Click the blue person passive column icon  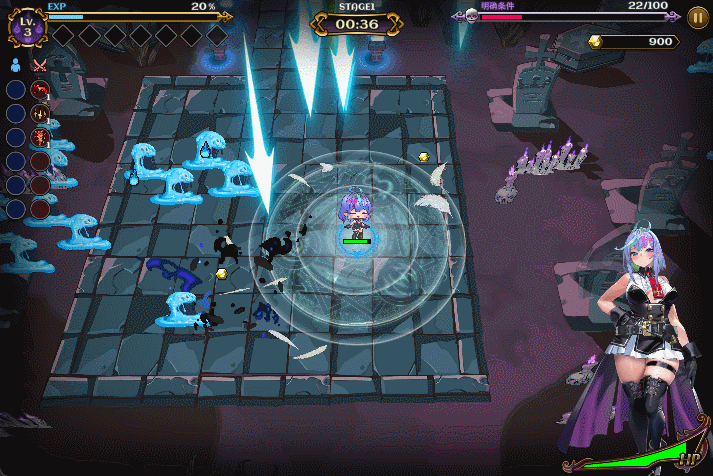16,66
